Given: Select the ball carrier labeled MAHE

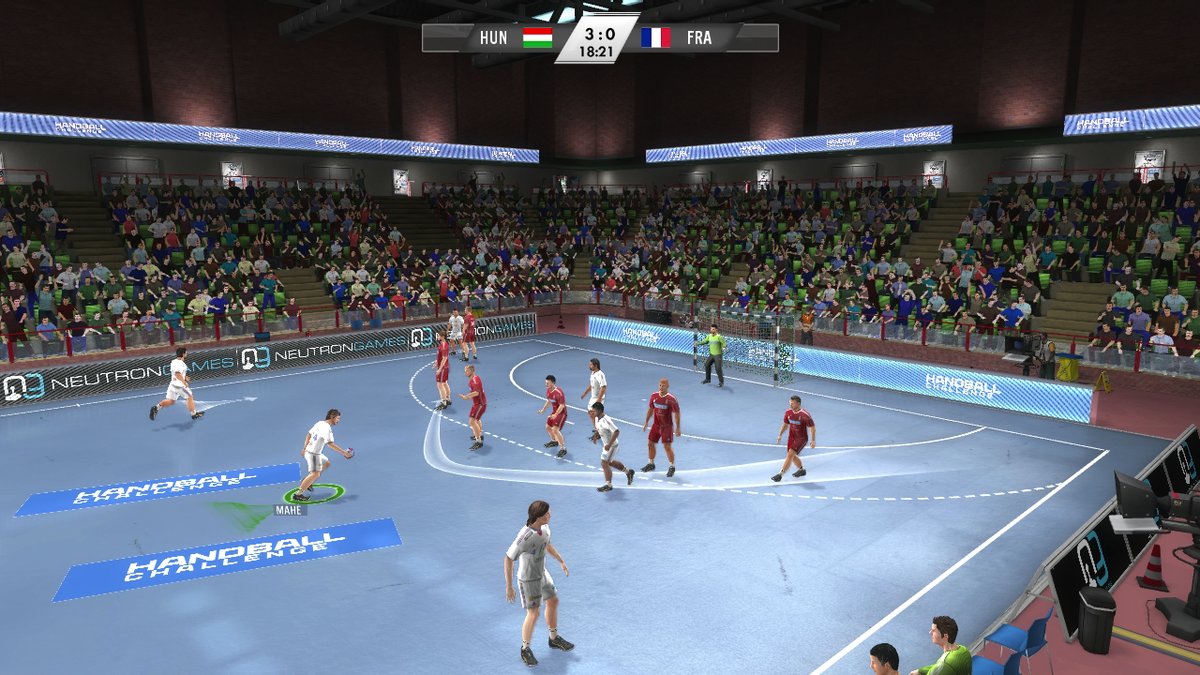Looking at the screenshot, I should tap(319, 453).
